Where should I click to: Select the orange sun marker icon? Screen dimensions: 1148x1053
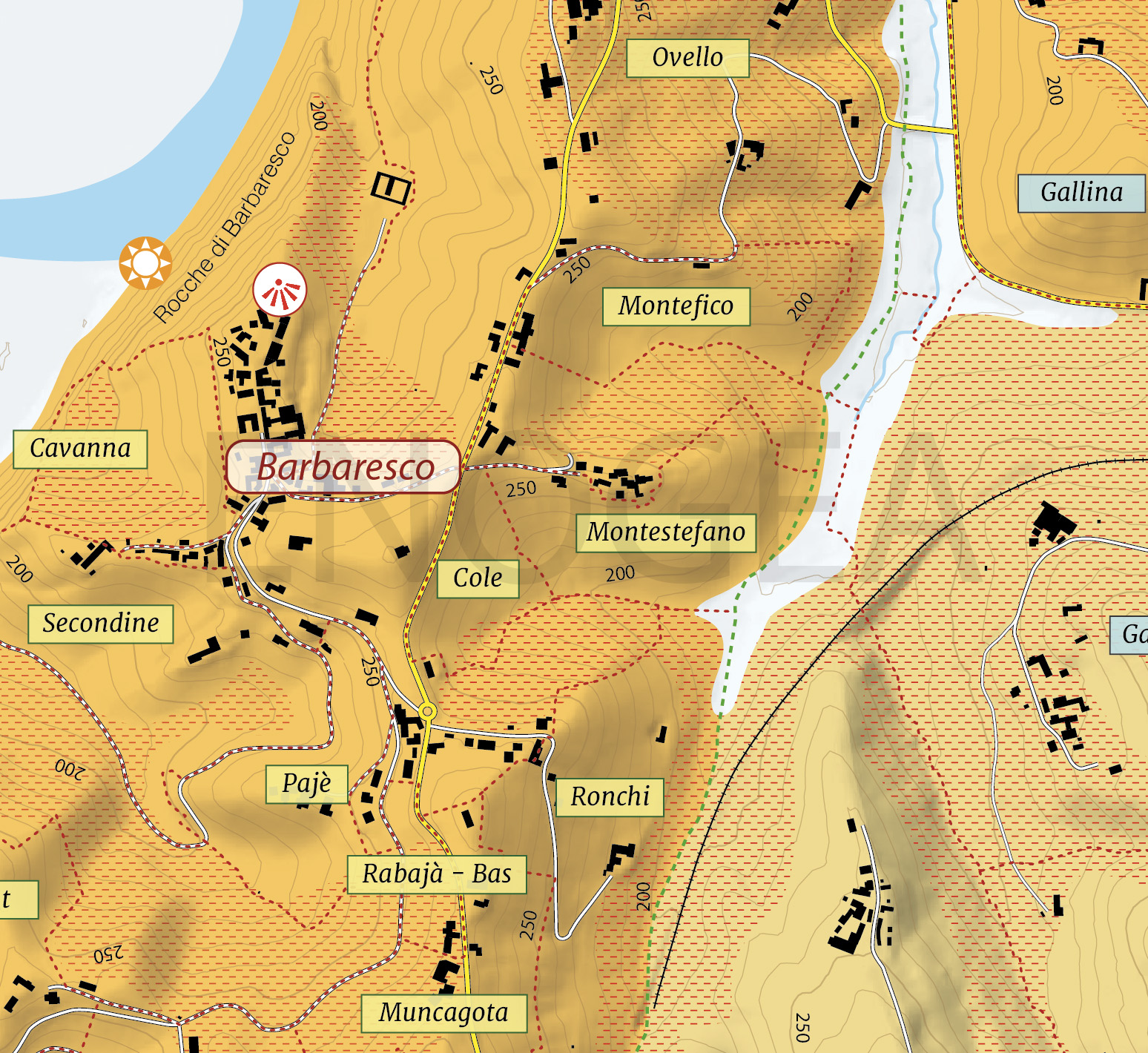point(145,263)
